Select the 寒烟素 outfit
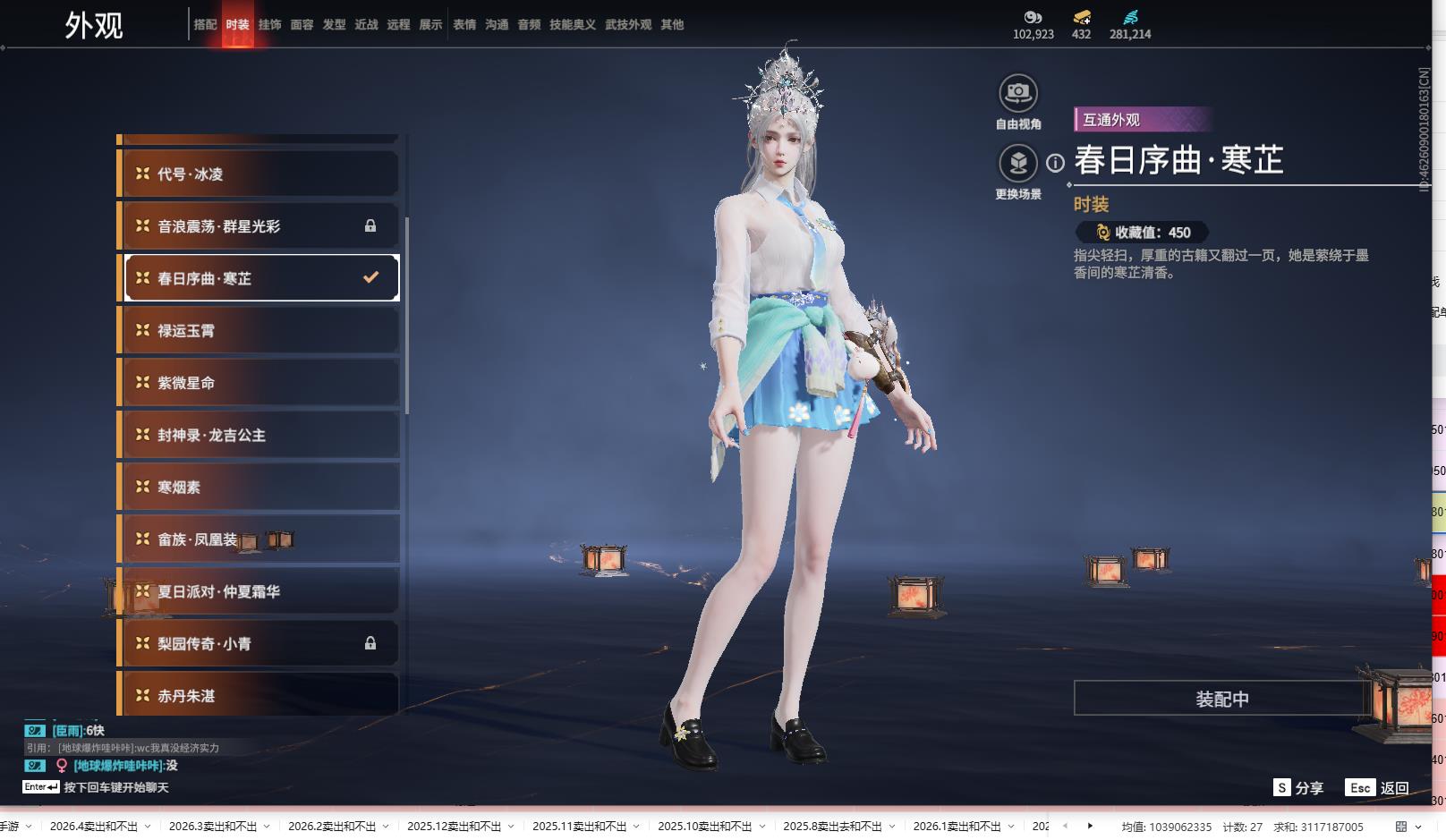Image resolution: width=1446 pixels, height=840 pixels. [x=259, y=488]
